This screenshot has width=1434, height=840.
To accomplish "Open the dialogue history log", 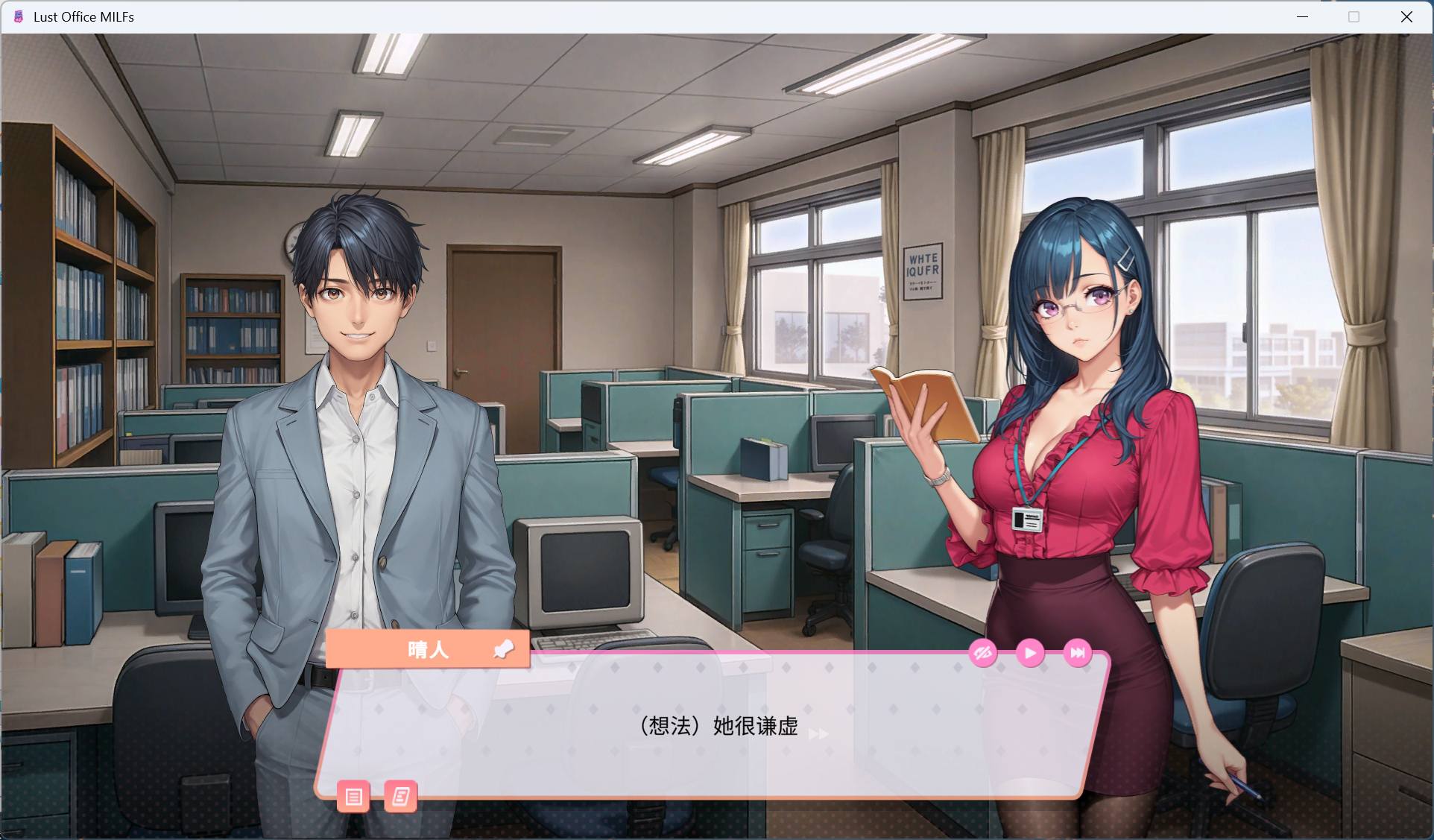I will (354, 797).
